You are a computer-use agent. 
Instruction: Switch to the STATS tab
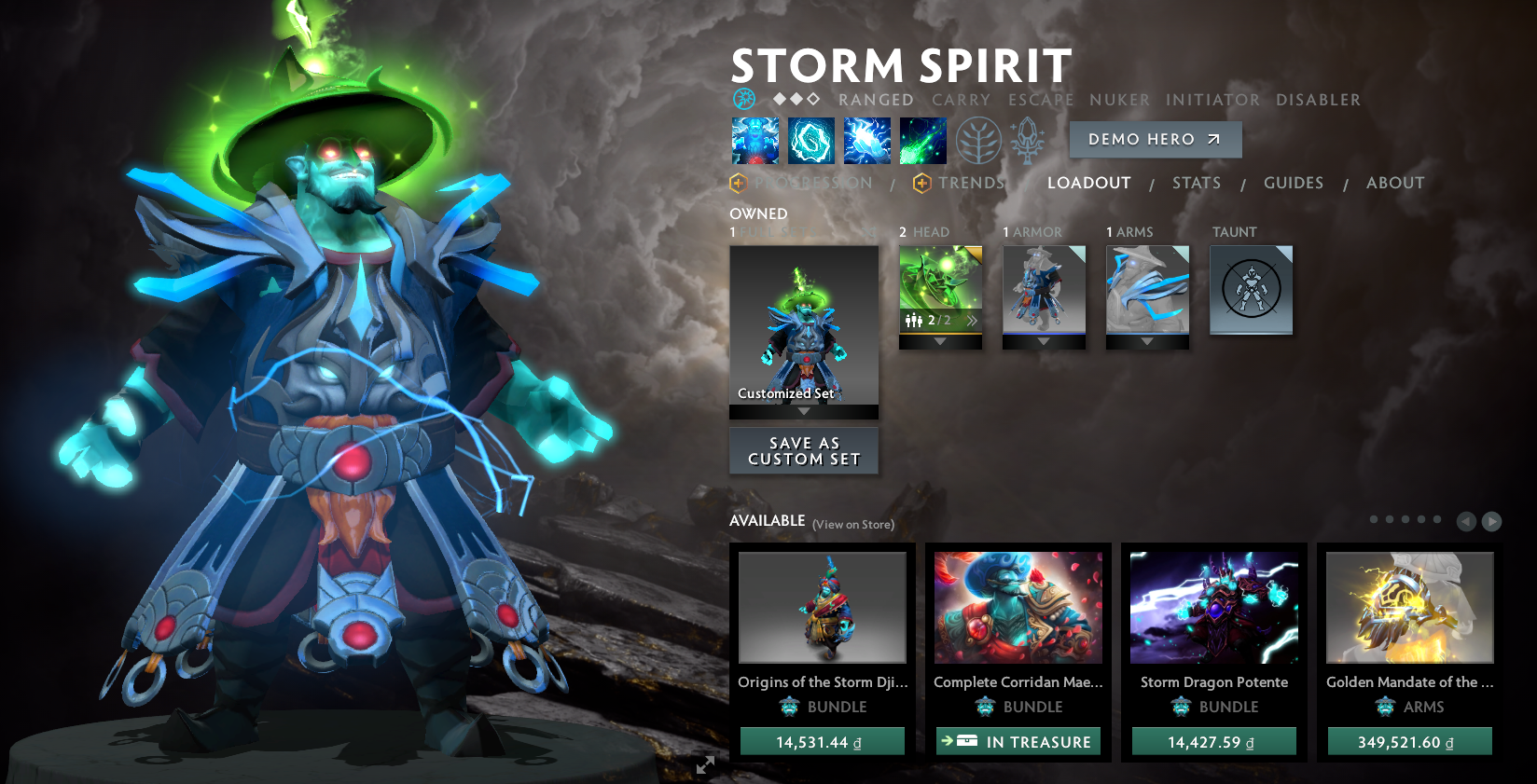tap(1197, 183)
